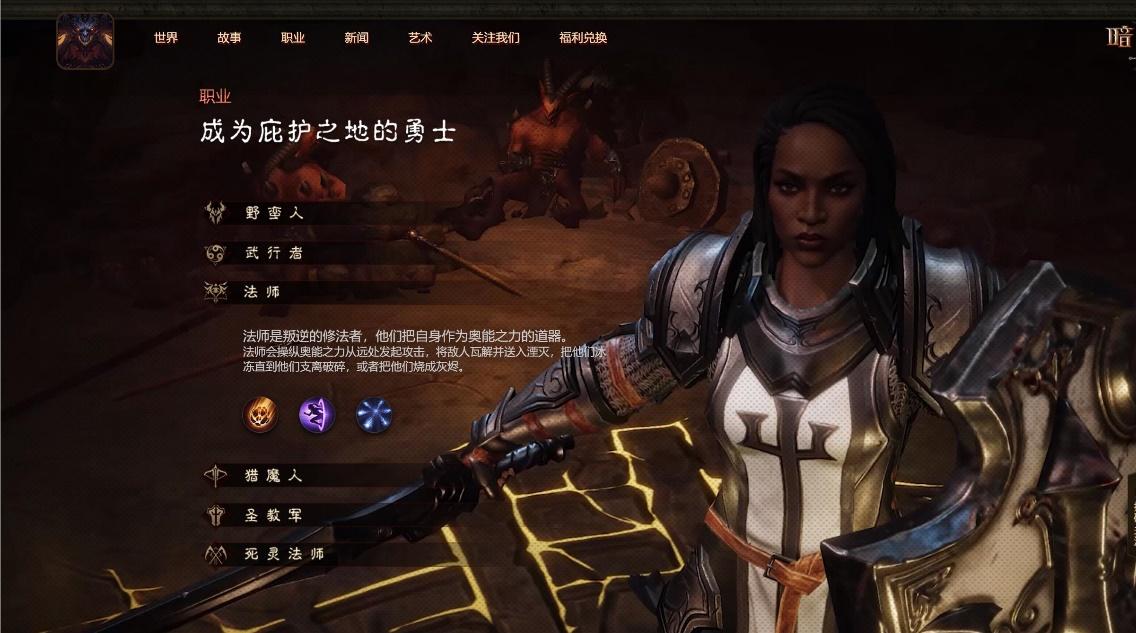Viewport: 1136px width, 633px height.
Task: Pick the 圣教军 class
Action: [x=272, y=515]
